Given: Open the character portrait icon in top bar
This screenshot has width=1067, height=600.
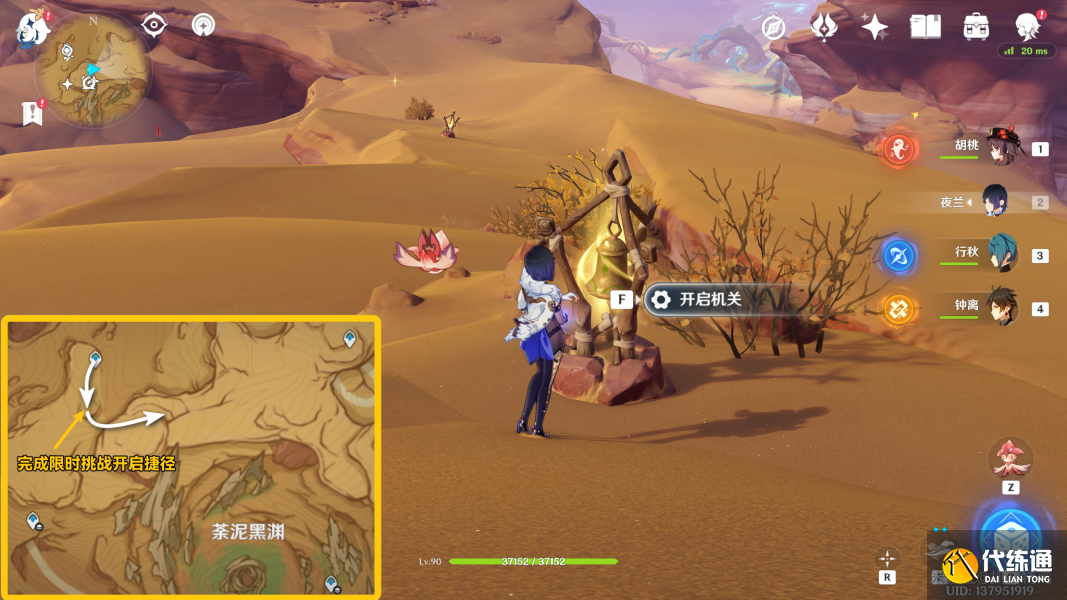Looking at the screenshot, I should (1026, 26).
